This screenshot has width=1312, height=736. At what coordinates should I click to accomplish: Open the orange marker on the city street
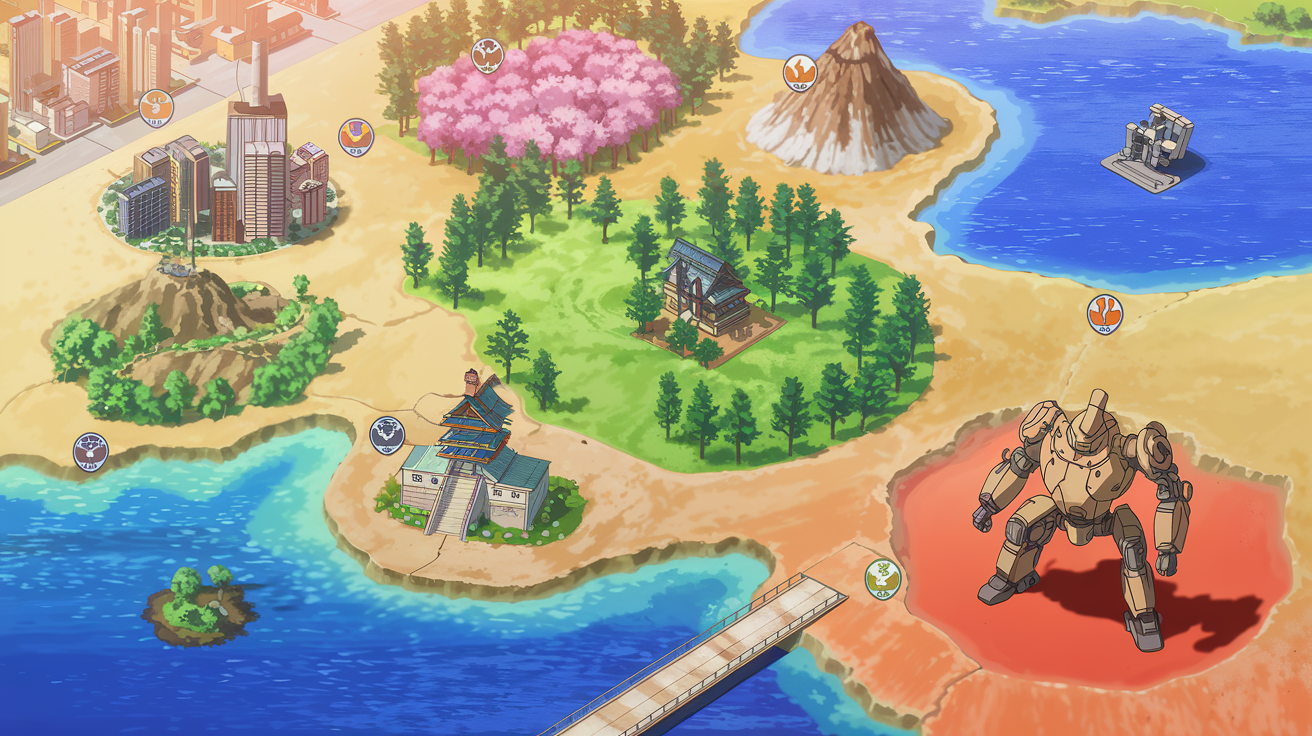point(156,105)
